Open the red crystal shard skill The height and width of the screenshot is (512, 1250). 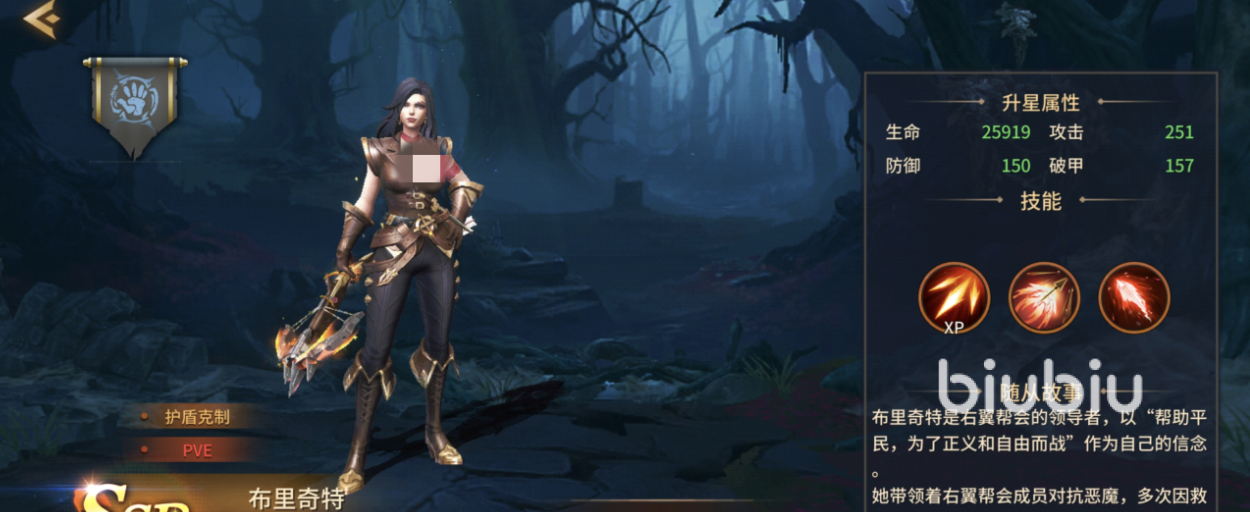1134,297
